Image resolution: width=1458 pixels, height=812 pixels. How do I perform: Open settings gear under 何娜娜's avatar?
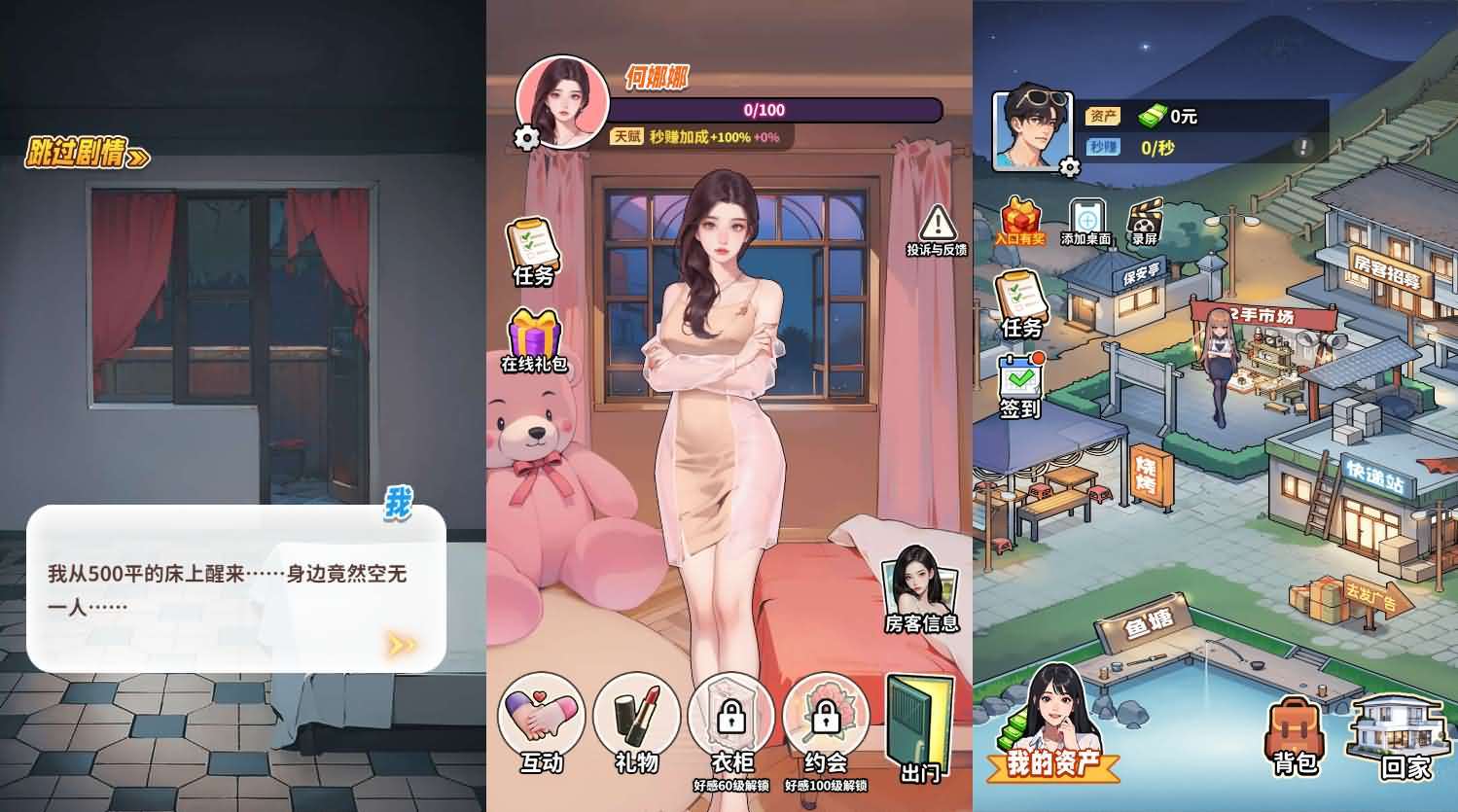525,139
